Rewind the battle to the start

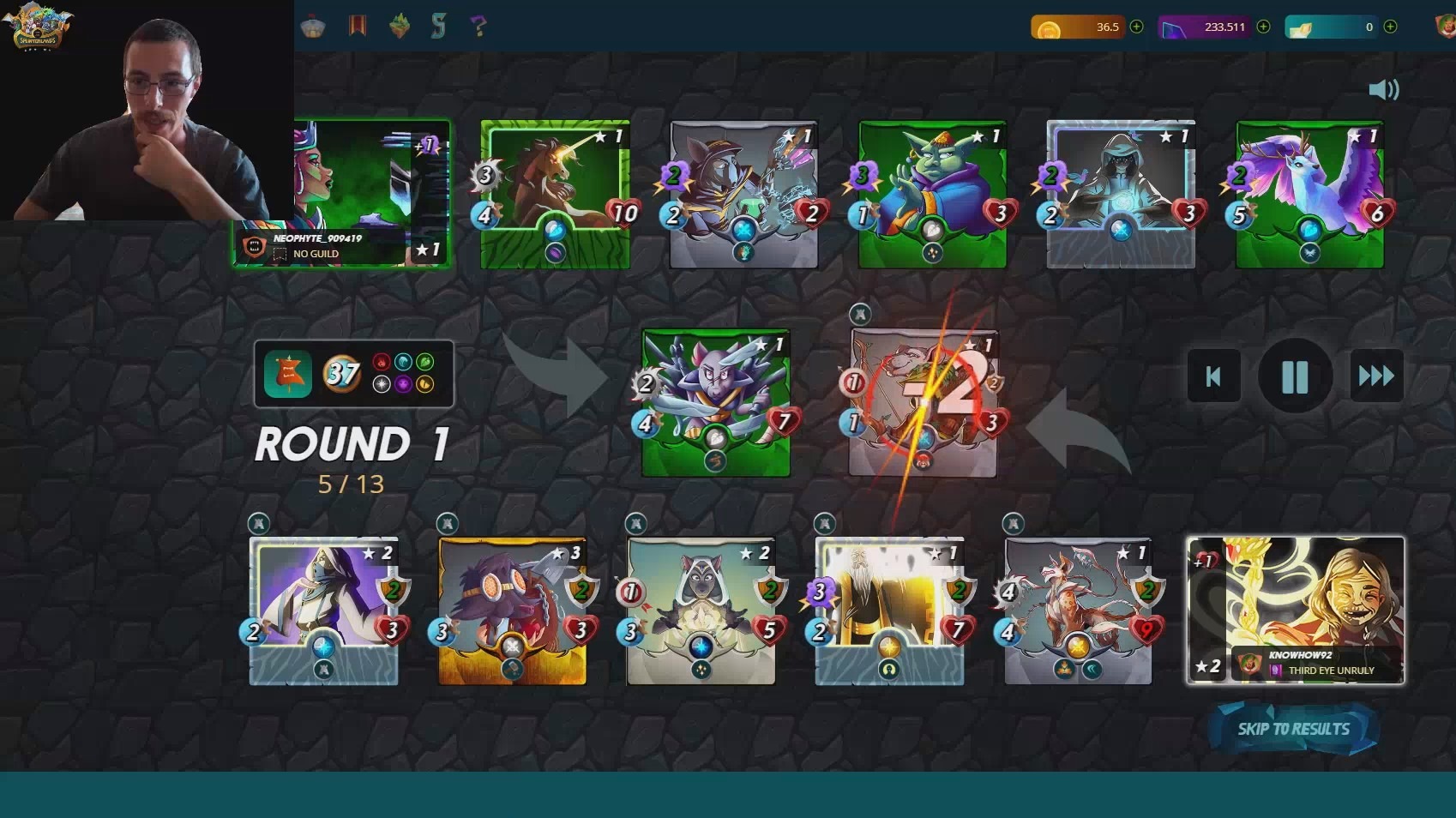click(1212, 376)
